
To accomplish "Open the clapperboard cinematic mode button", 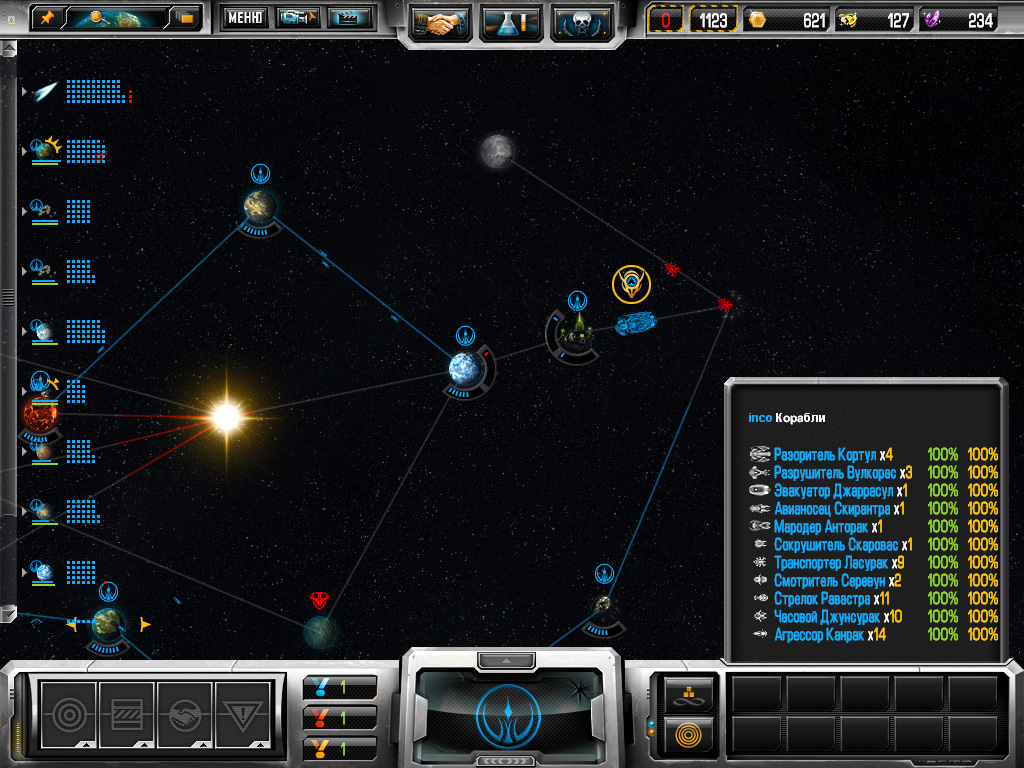I will click(350, 17).
